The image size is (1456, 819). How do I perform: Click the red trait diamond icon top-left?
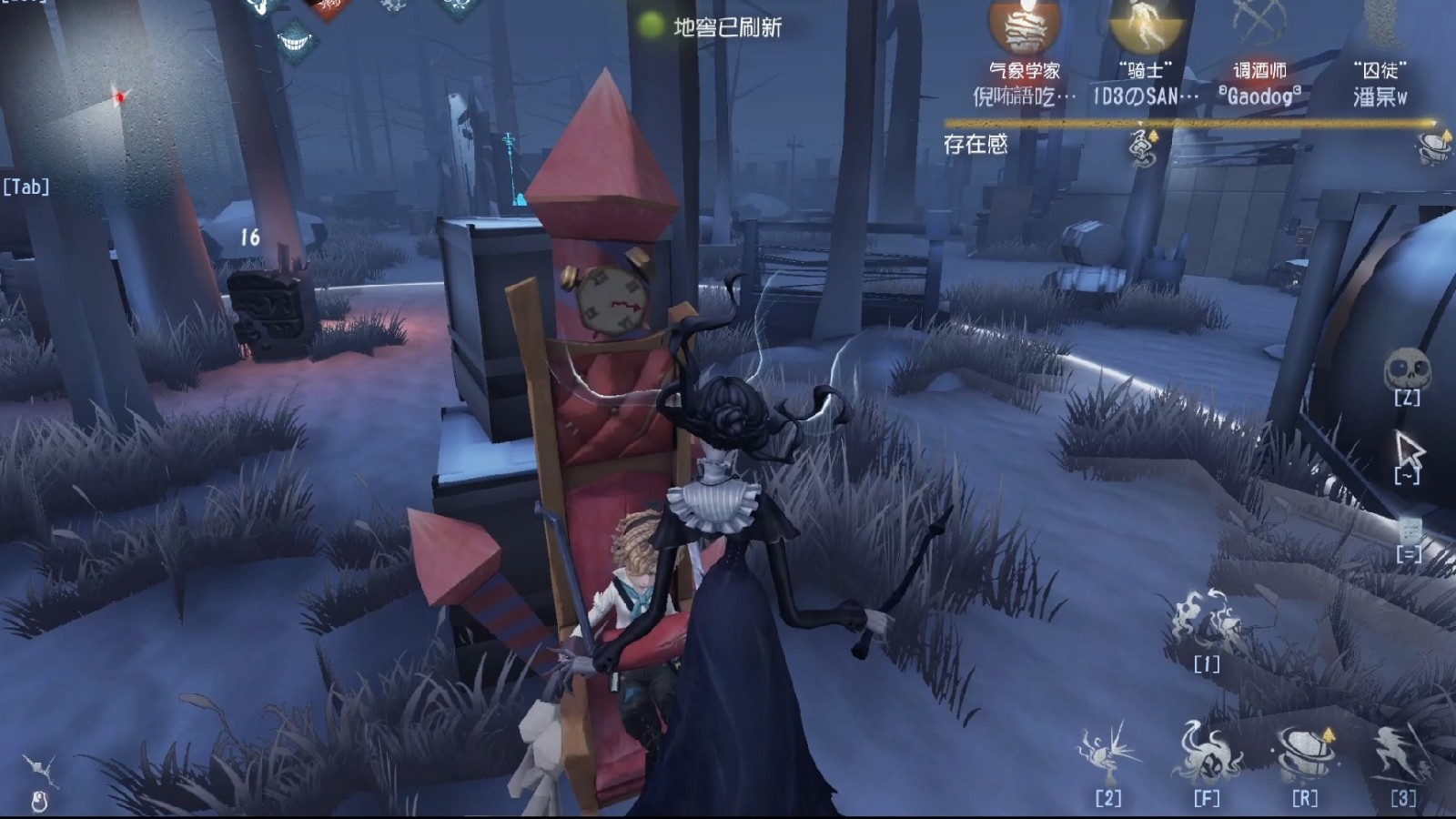point(327,6)
